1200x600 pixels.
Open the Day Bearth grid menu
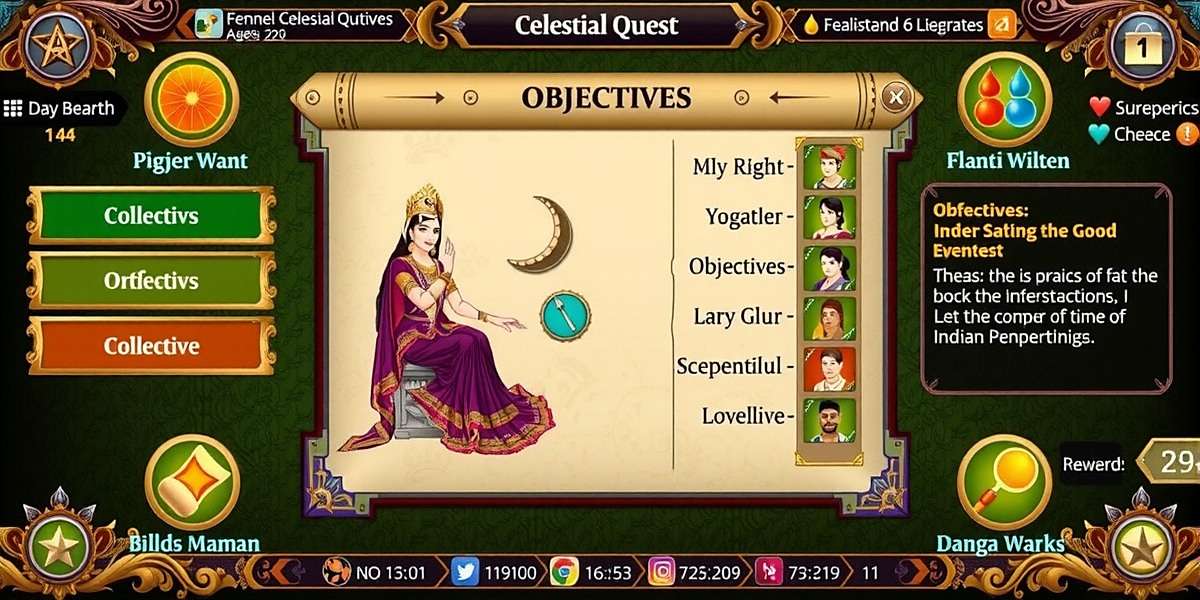coord(13,109)
